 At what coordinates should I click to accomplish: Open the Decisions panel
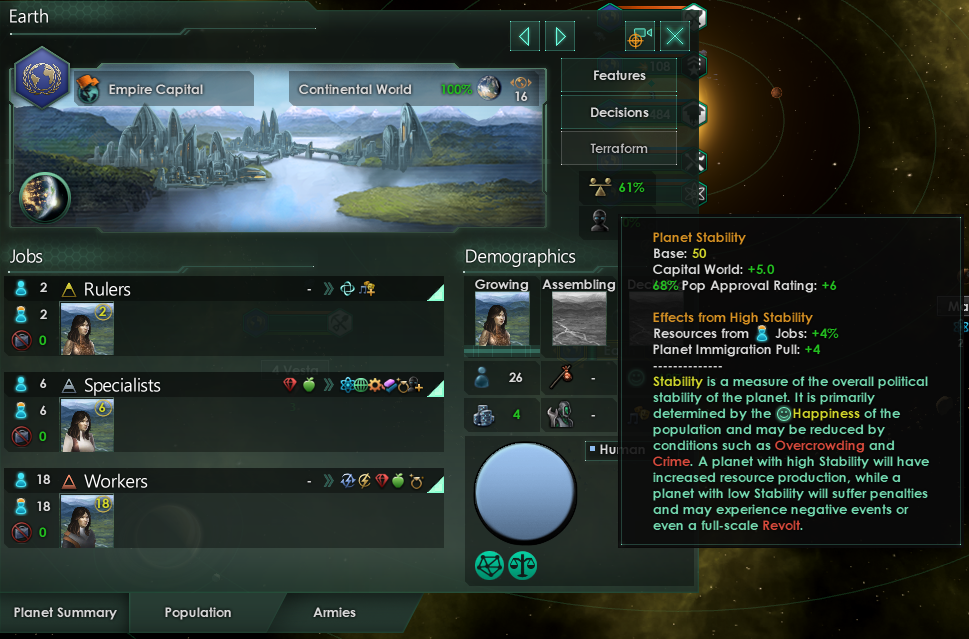619,112
